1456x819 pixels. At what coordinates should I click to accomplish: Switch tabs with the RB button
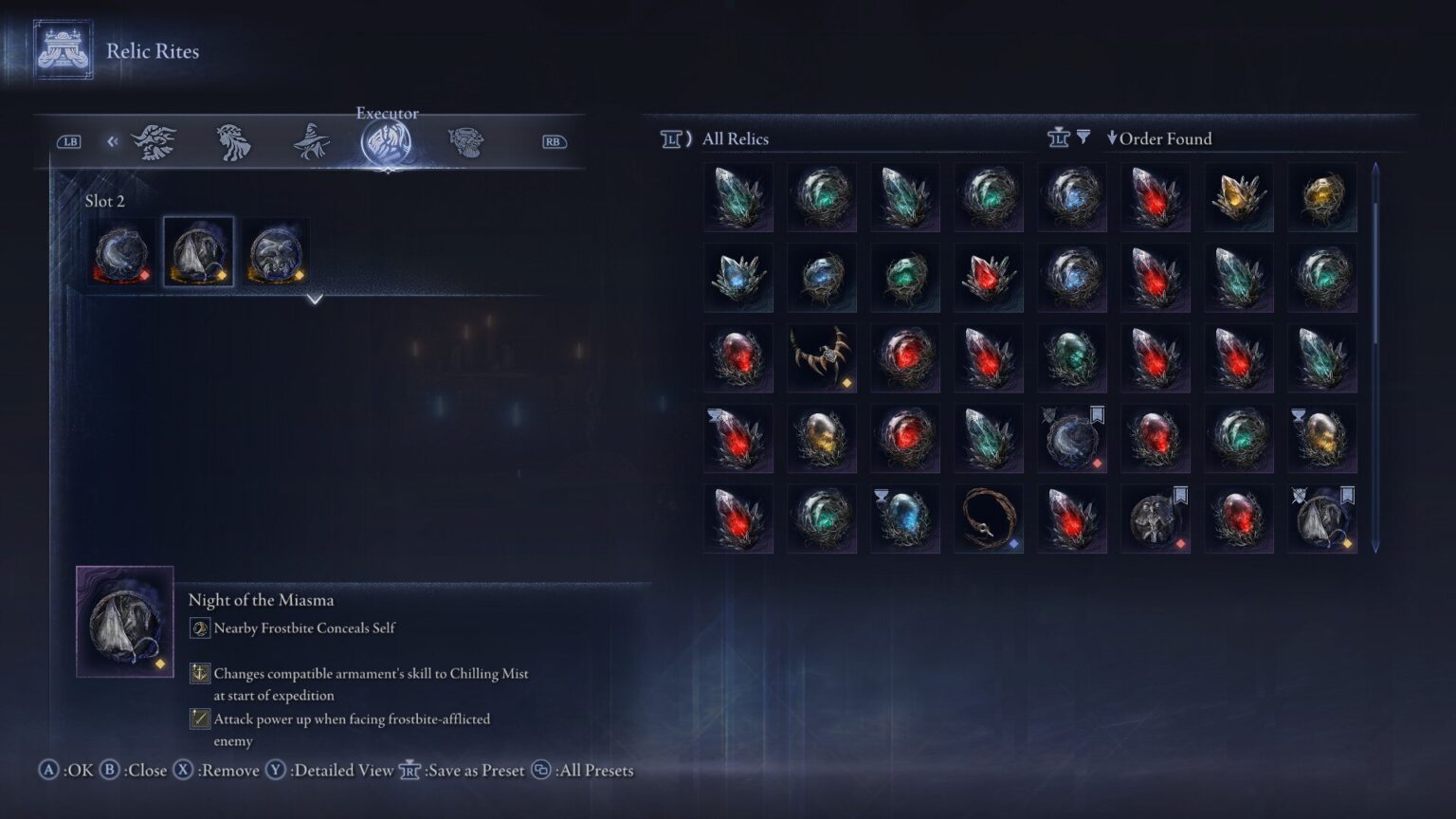[x=555, y=140]
